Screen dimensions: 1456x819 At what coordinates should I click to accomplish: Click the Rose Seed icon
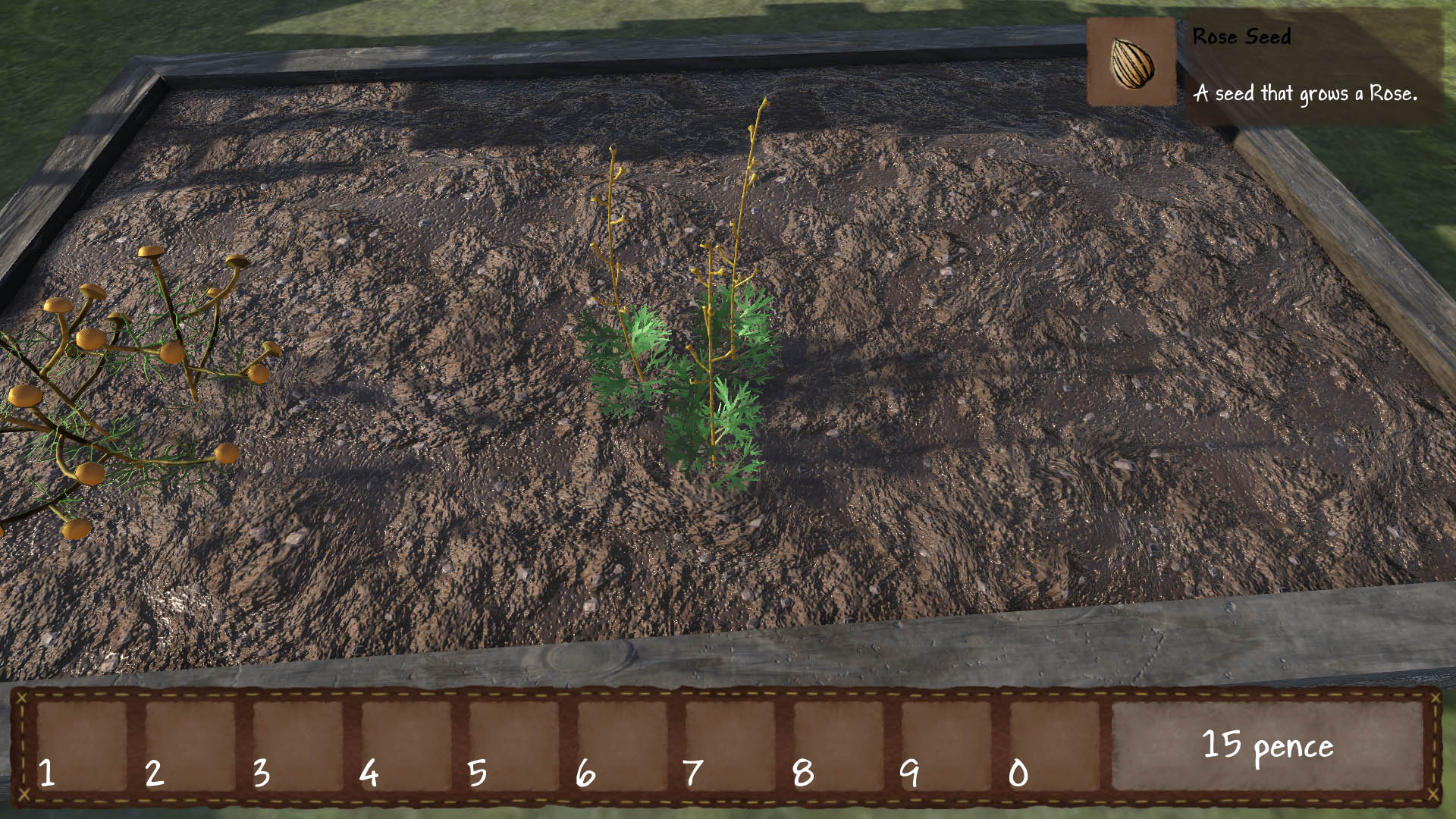click(1131, 62)
